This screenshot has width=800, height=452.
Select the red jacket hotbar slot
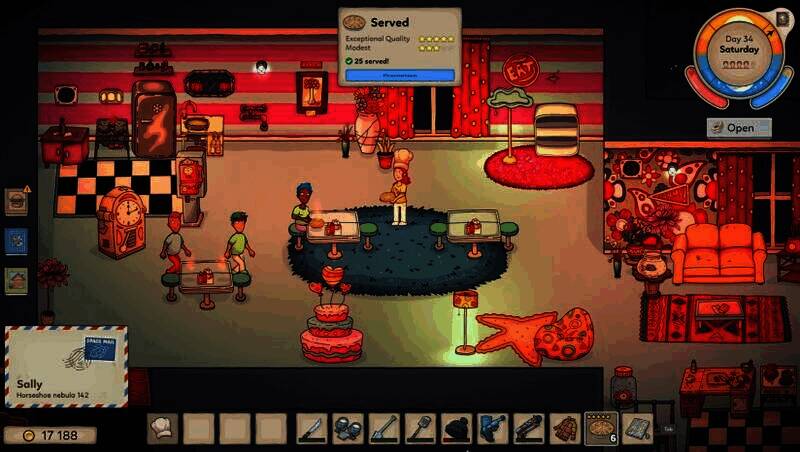(565, 429)
